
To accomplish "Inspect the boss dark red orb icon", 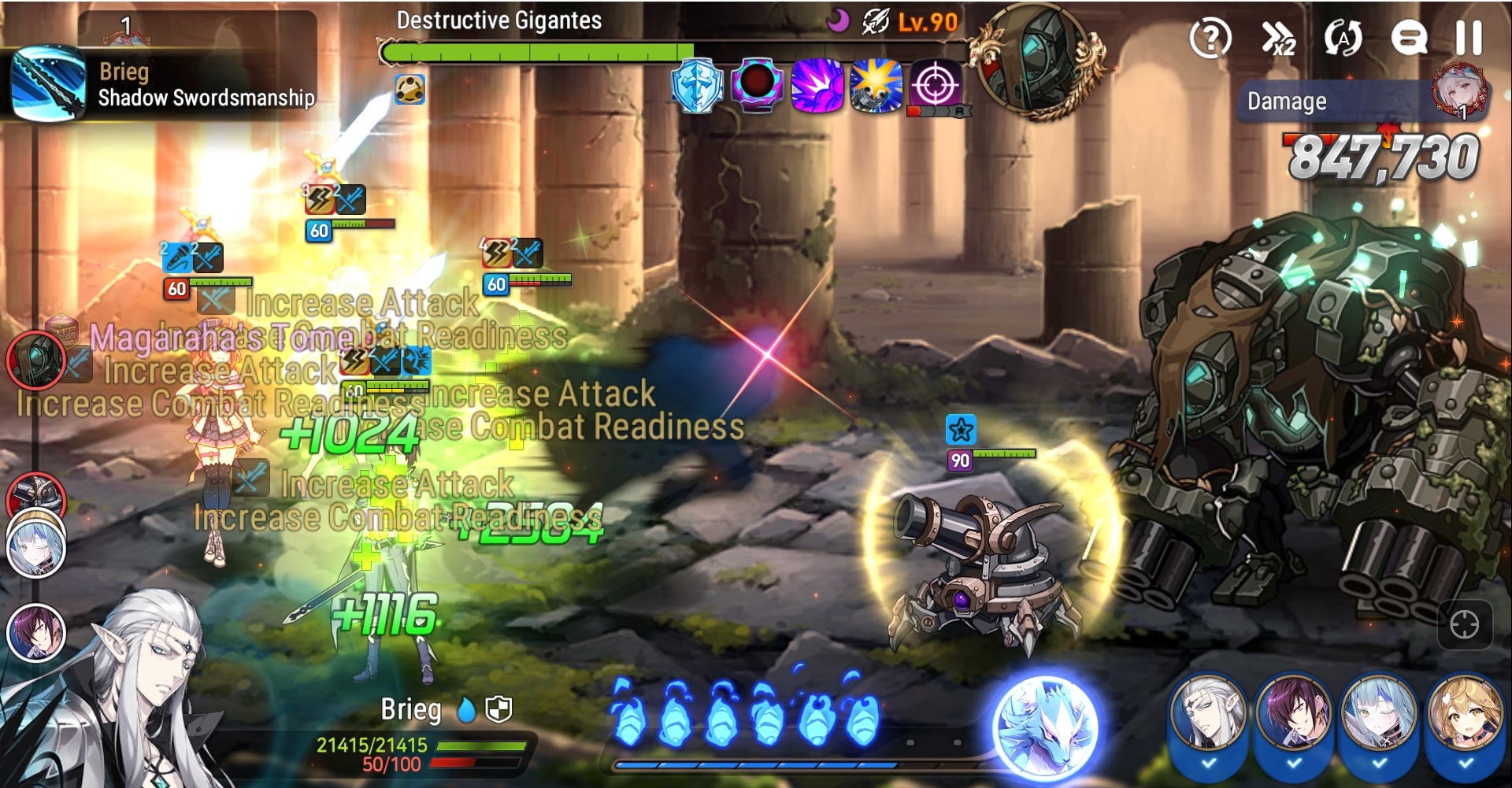I will click(757, 84).
